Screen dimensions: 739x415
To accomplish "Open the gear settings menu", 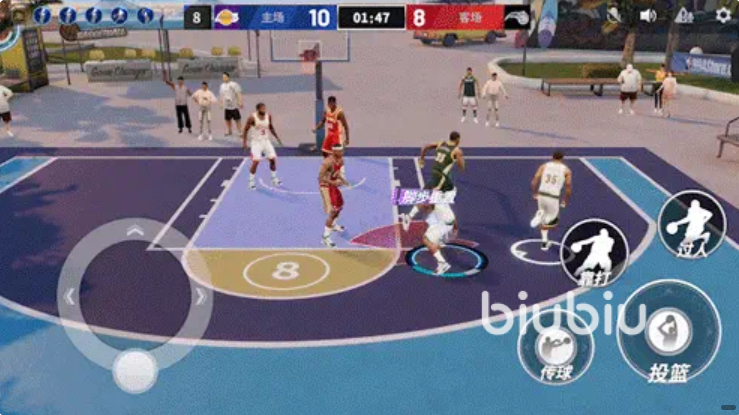I will 723,15.
